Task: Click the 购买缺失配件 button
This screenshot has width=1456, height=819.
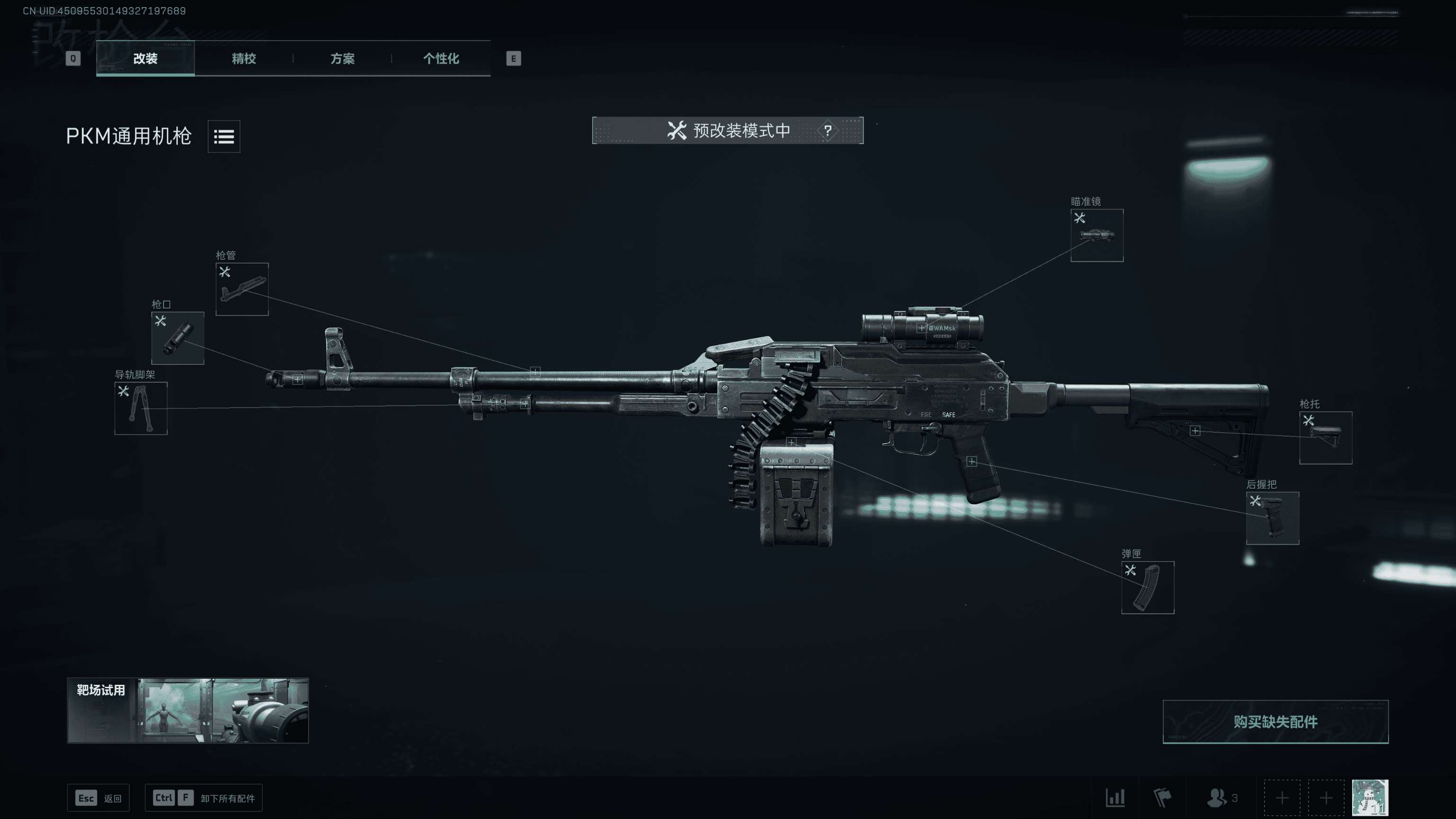Action: point(1275,721)
